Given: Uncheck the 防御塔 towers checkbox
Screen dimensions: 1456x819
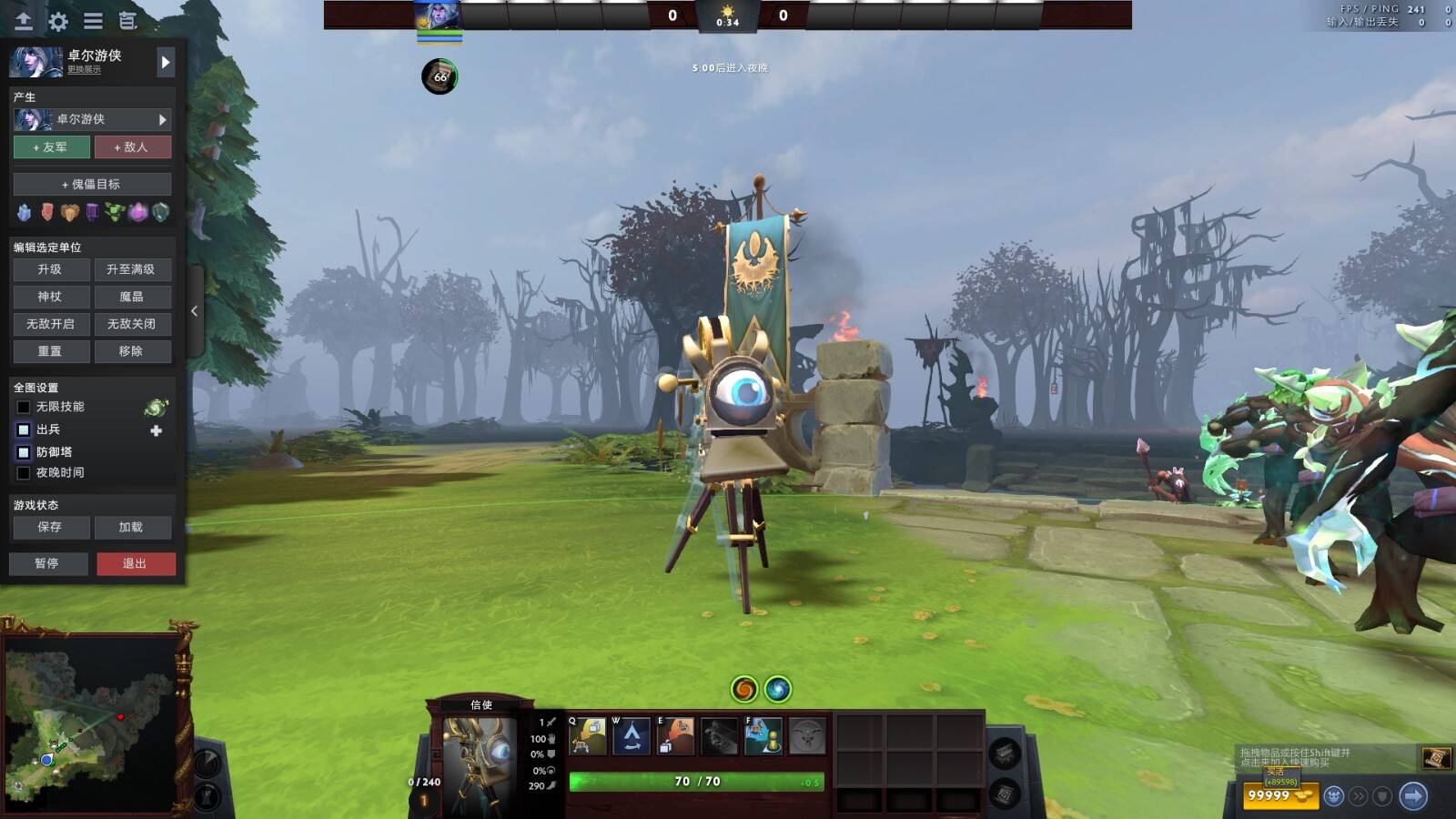Looking at the screenshot, I should (24, 452).
